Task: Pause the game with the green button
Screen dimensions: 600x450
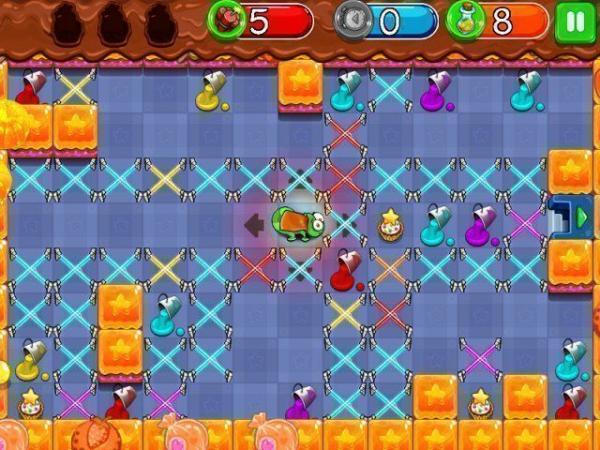Action: (573, 21)
